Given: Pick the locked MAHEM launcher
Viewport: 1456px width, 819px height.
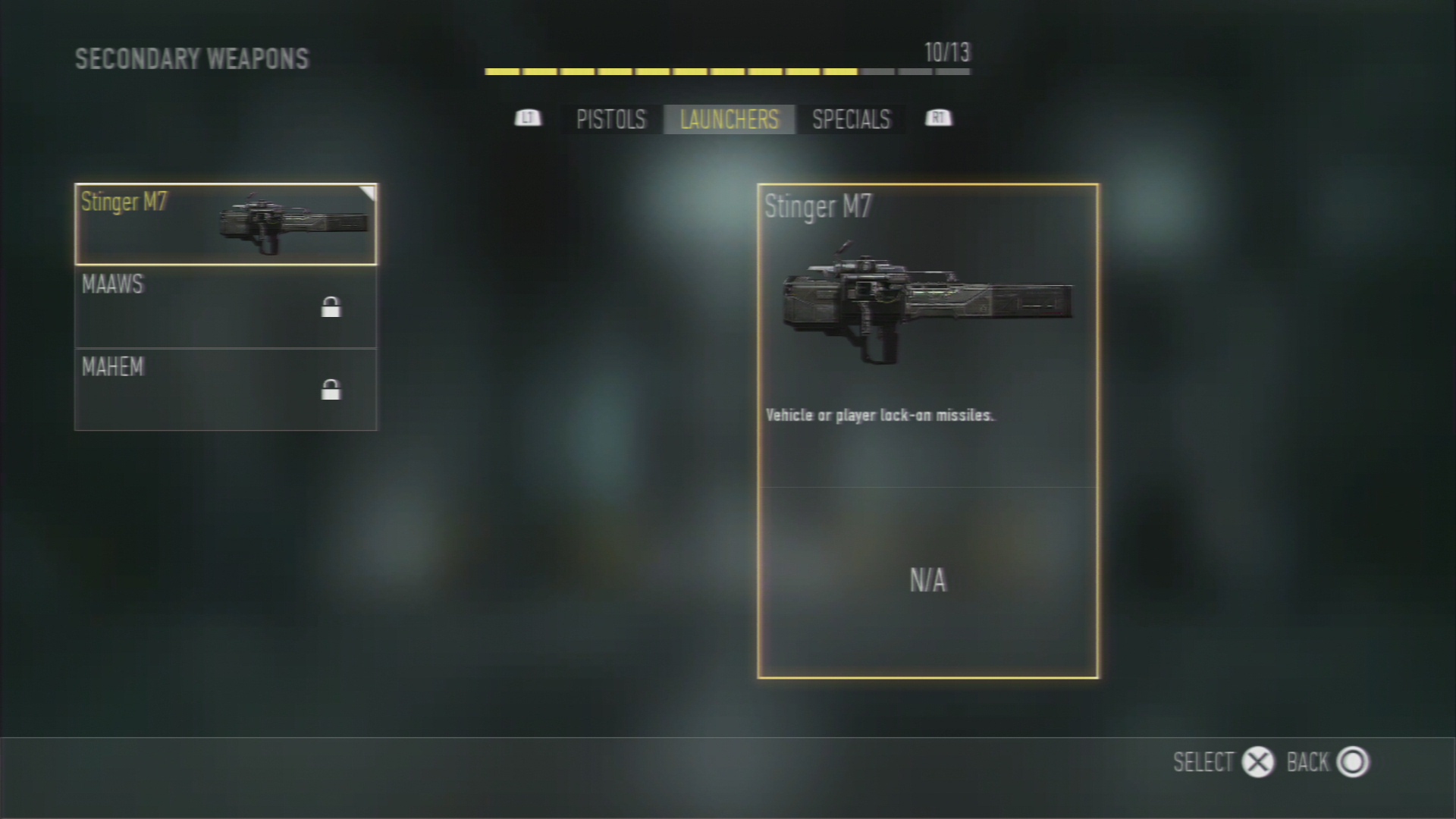Looking at the screenshot, I should click(x=225, y=390).
